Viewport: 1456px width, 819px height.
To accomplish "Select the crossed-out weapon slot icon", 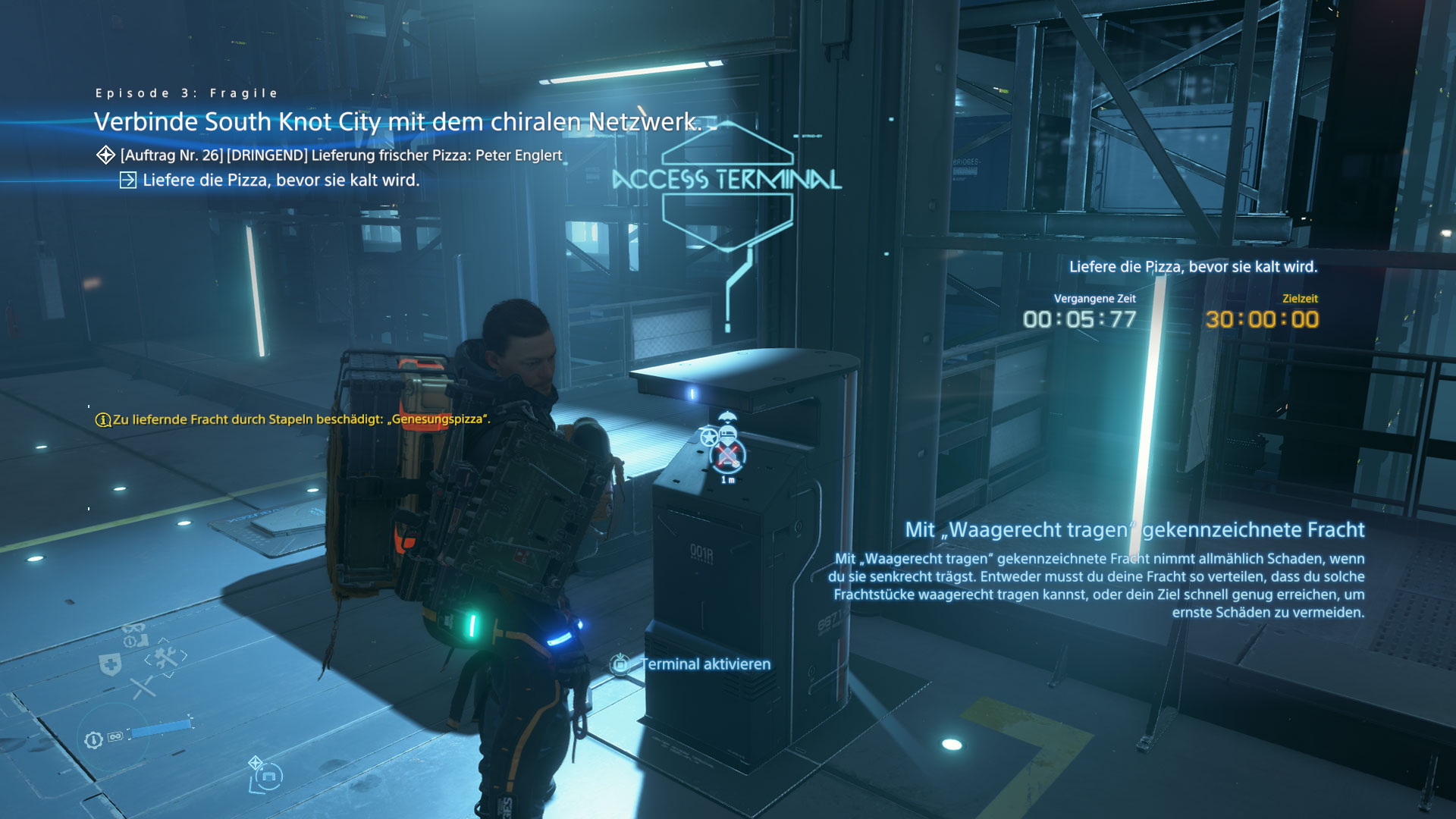I will tap(143, 688).
